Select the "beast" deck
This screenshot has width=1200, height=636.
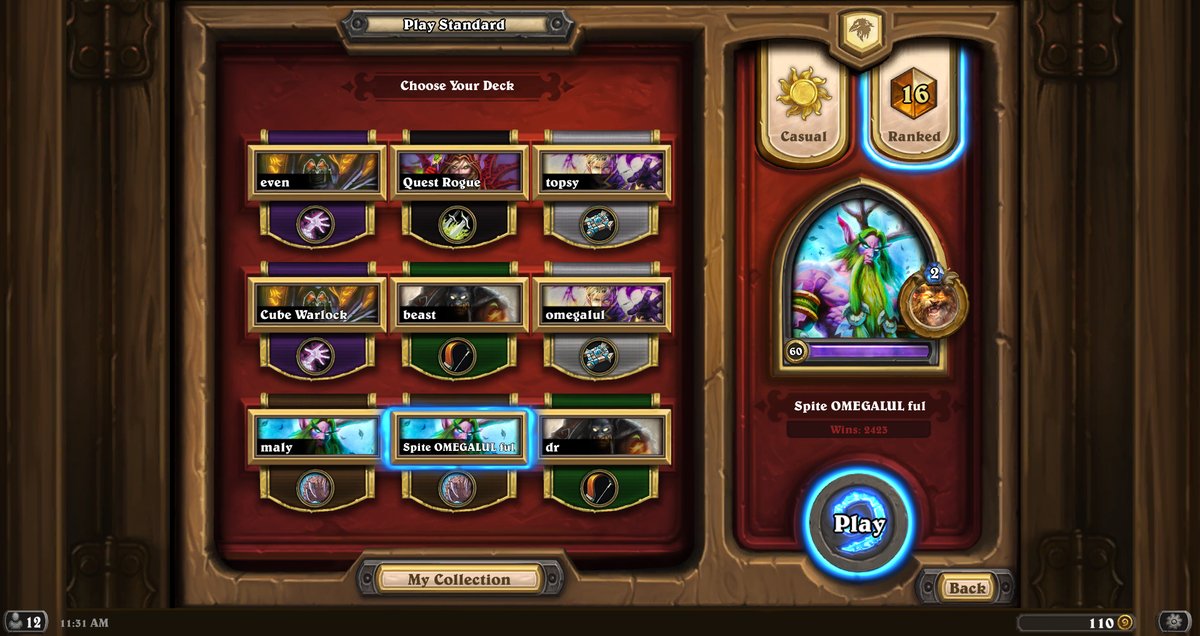pos(458,304)
